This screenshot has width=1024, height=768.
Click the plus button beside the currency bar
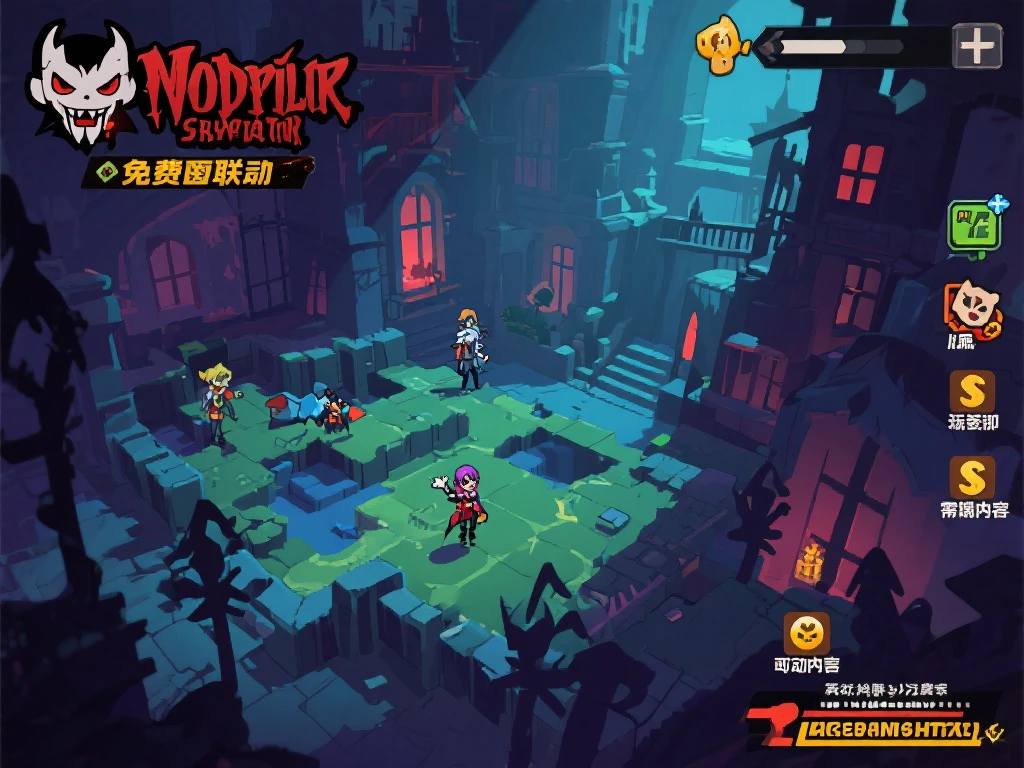click(x=976, y=46)
